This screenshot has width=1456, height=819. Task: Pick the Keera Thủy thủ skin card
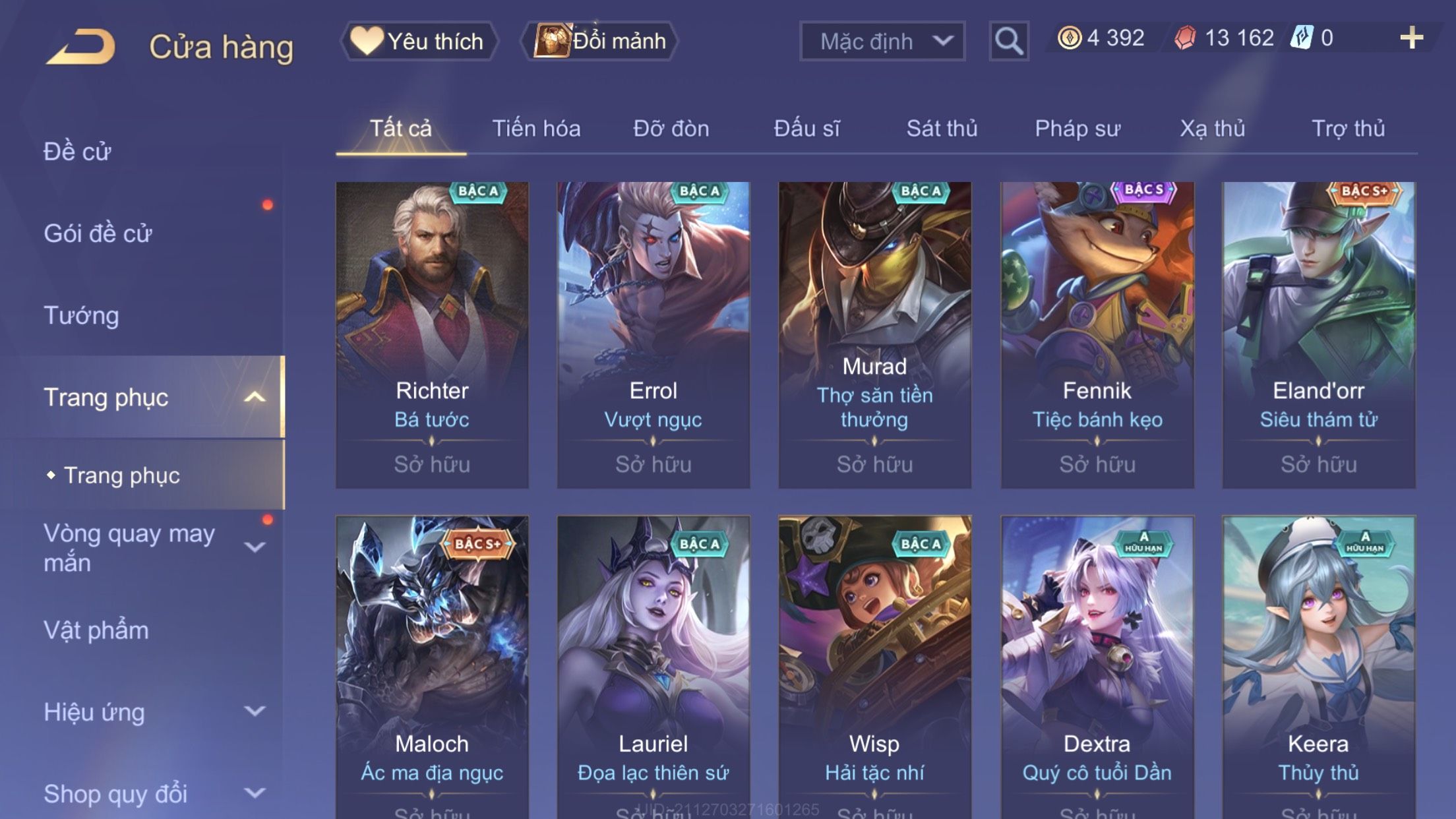click(1318, 666)
